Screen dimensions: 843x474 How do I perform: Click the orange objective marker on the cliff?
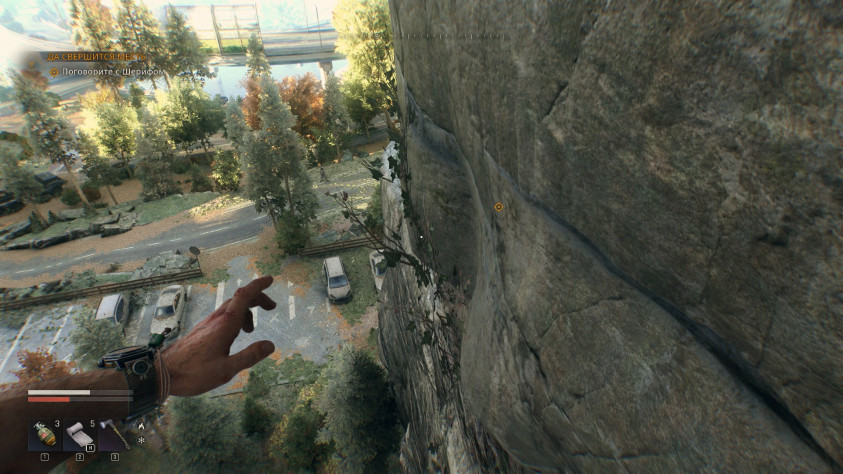point(499,207)
